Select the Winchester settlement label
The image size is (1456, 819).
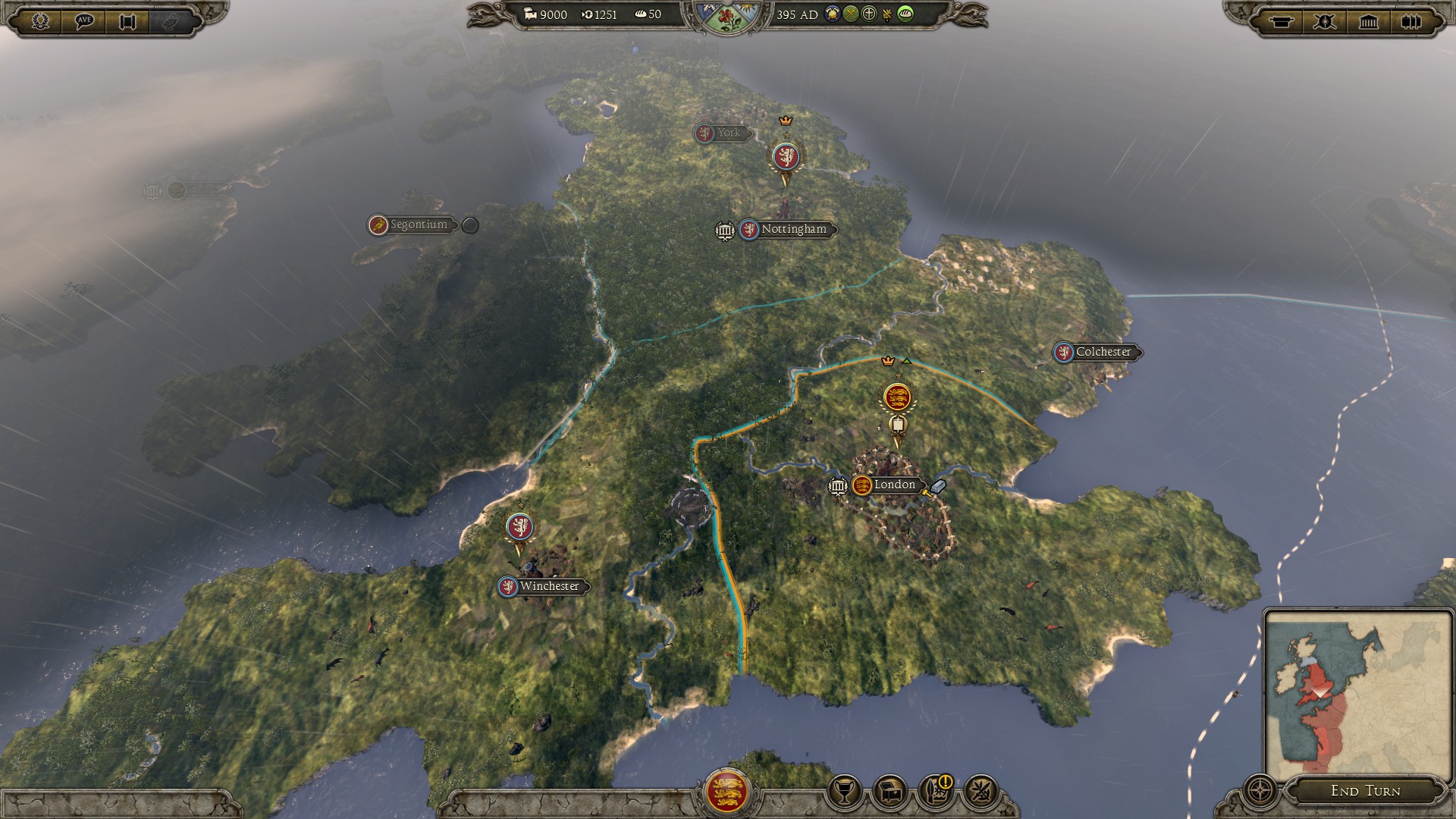coord(549,586)
